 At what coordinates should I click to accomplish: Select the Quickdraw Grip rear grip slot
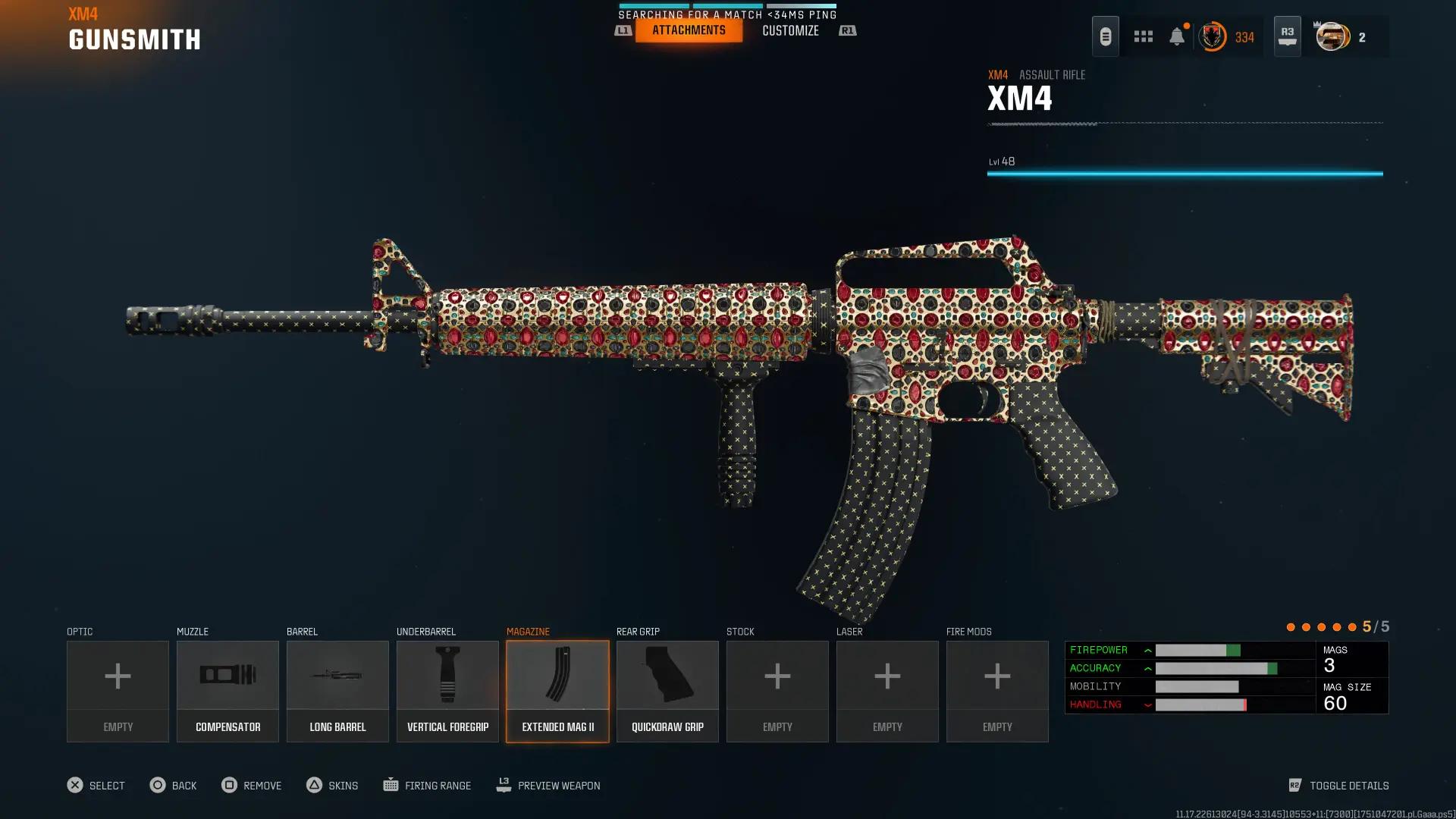[667, 691]
